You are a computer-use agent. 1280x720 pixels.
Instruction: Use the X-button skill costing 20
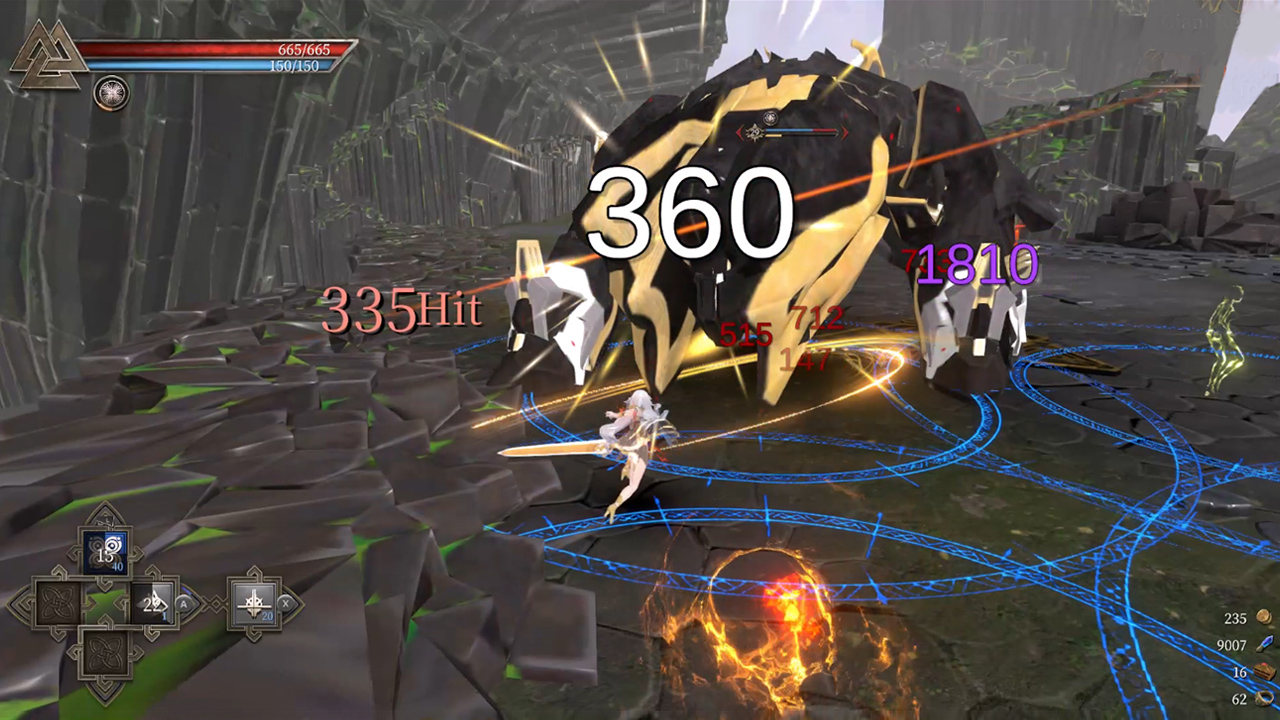point(254,602)
